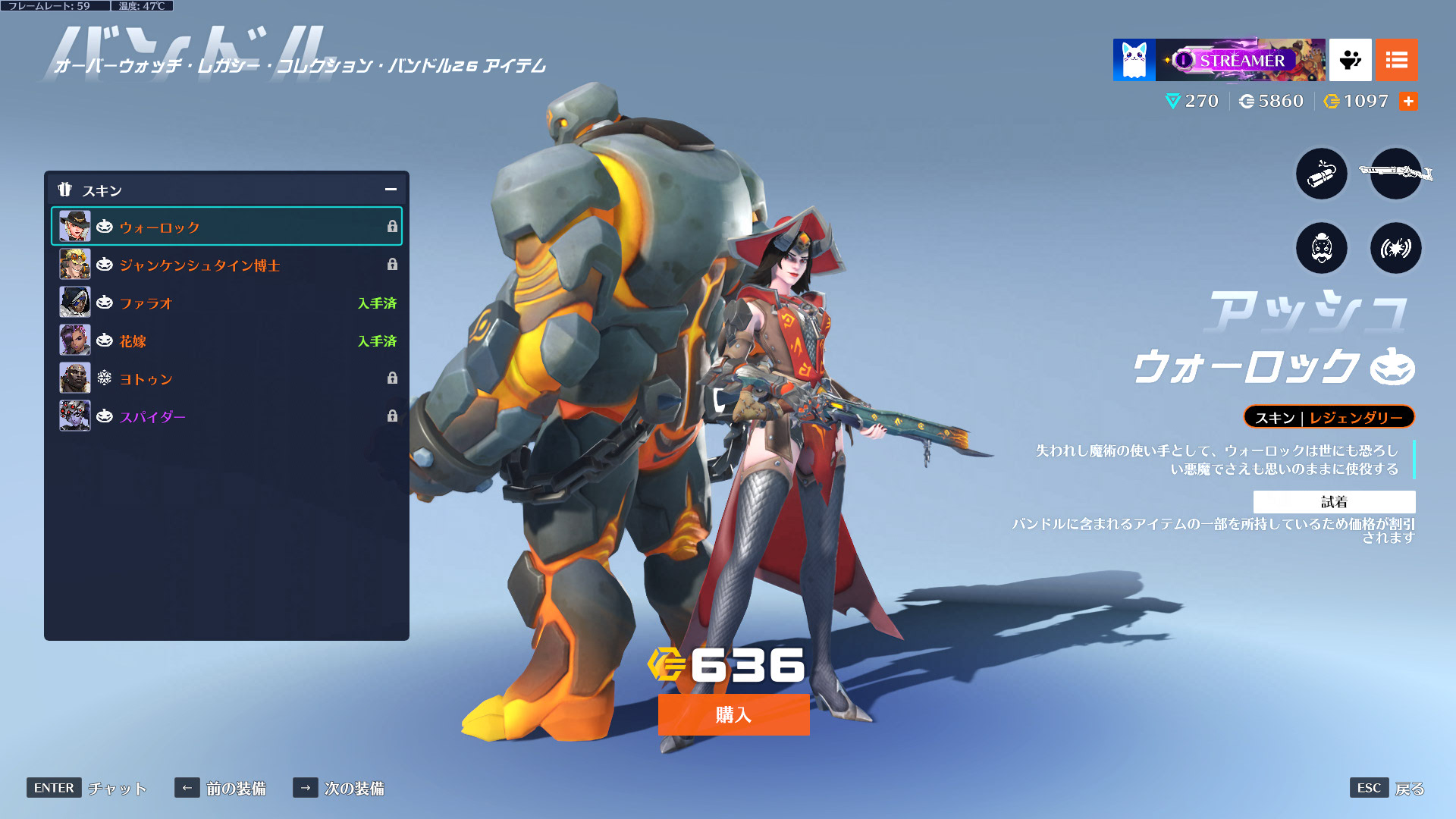Image resolution: width=1456 pixels, height=819 pixels.
Task: Select the ヨトゥン skin entry
Action: point(226,378)
